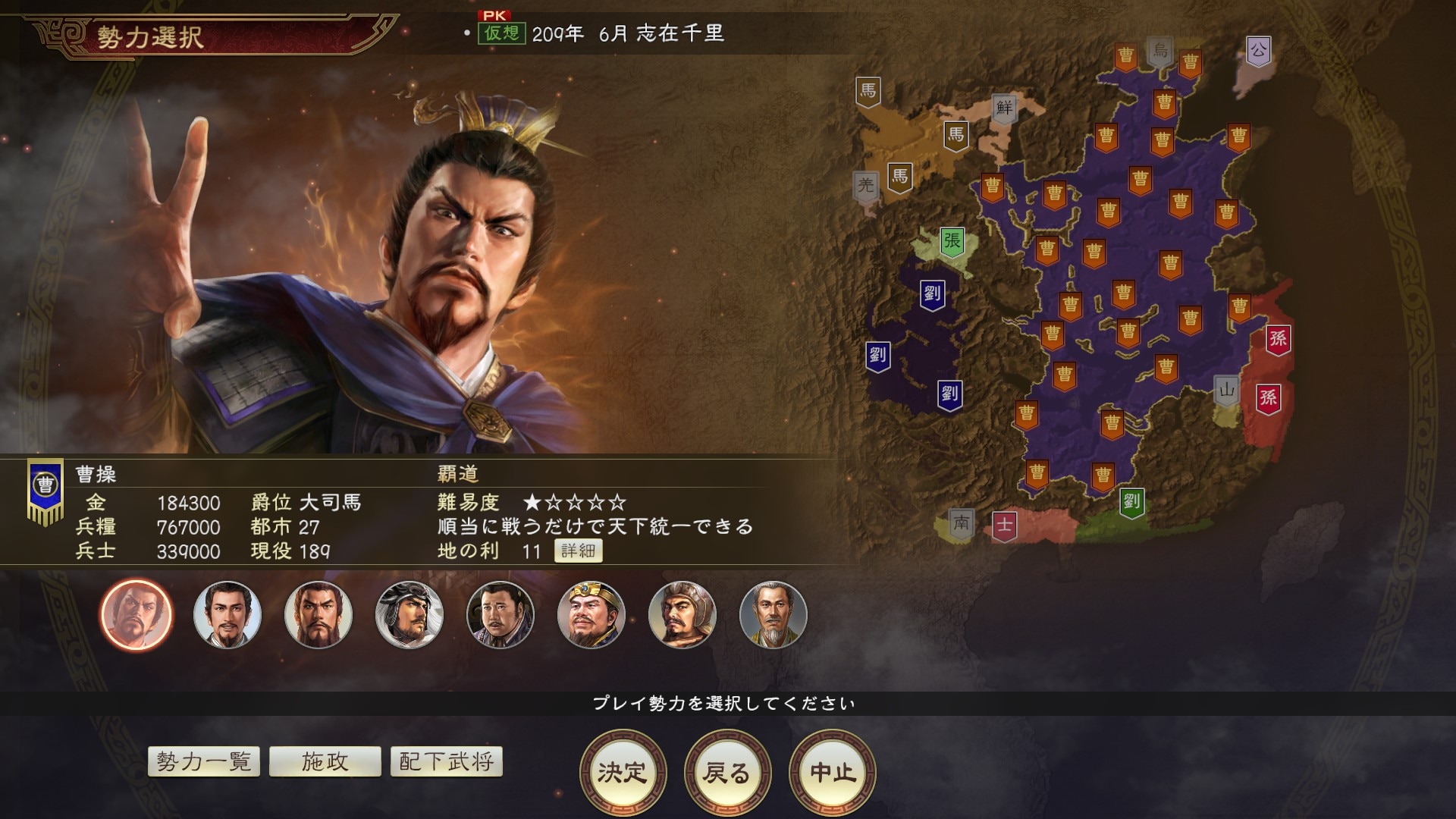Open the 配下武将 officer list
This screenshot has width=1456, height=819.
[x=446, y=762]
